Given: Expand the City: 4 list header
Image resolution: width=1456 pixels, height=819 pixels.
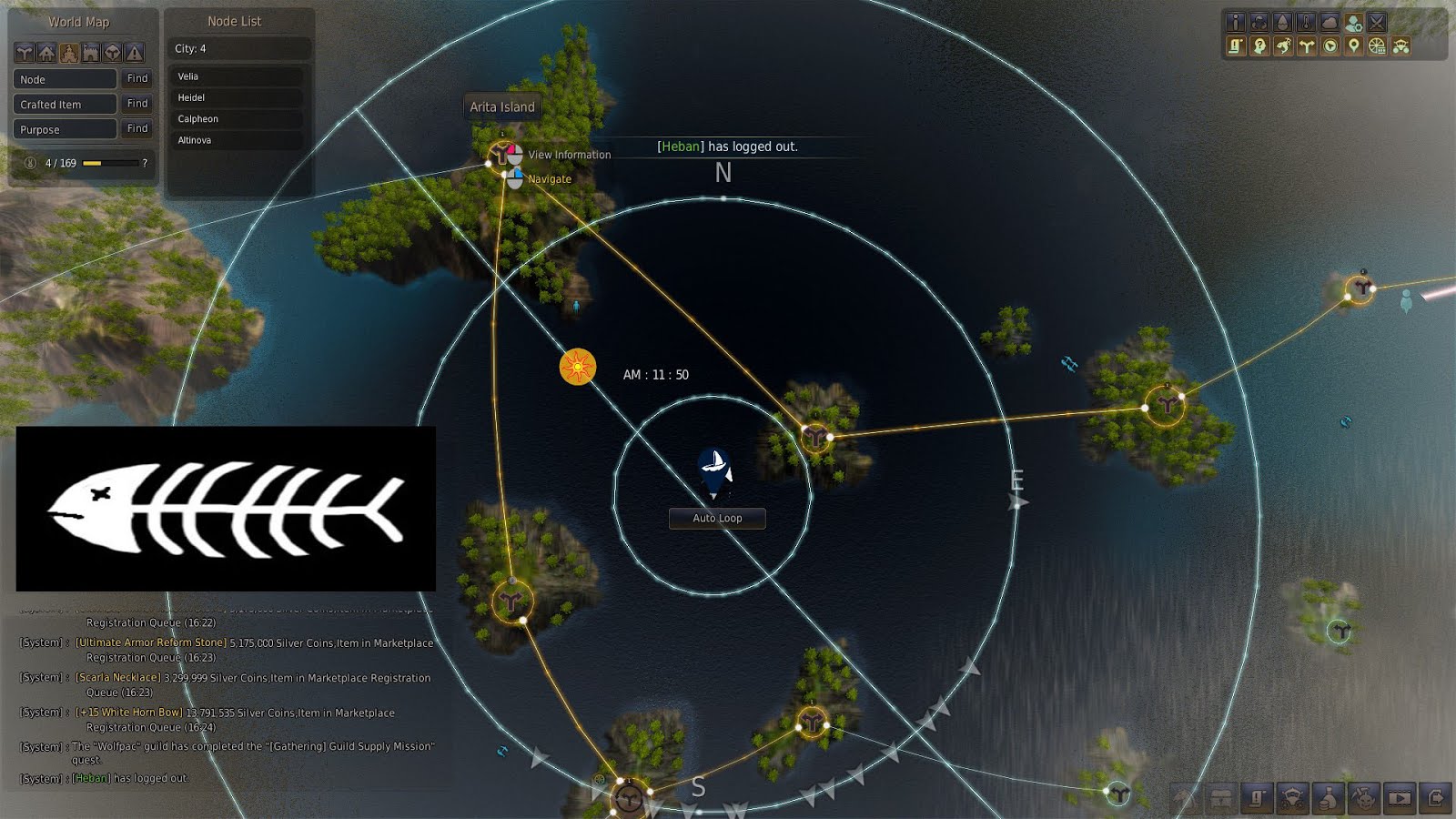Looking at the screenshot, I should tap(237, 49).
